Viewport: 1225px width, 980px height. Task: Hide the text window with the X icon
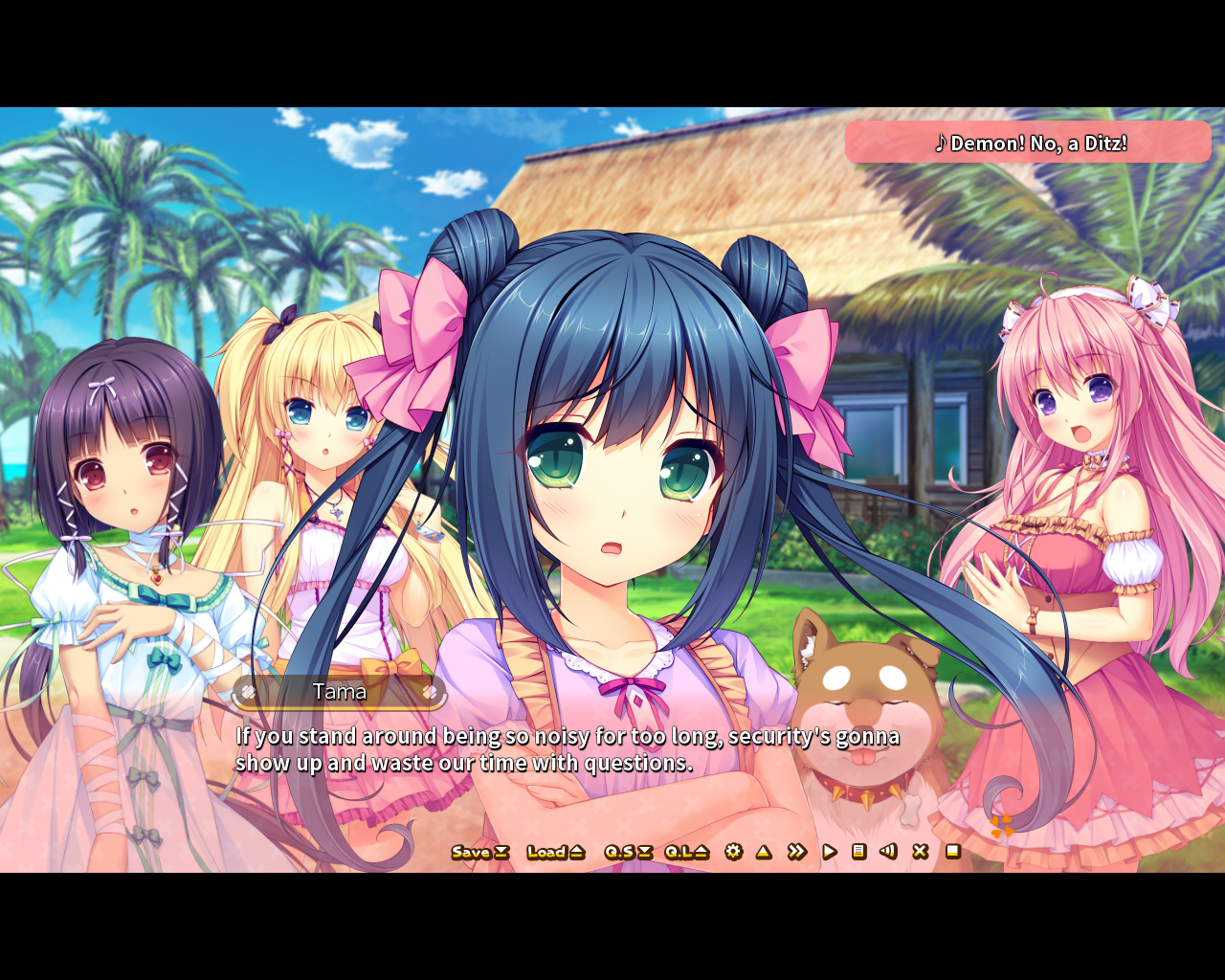pyautogui.click(x=920, y=851)
